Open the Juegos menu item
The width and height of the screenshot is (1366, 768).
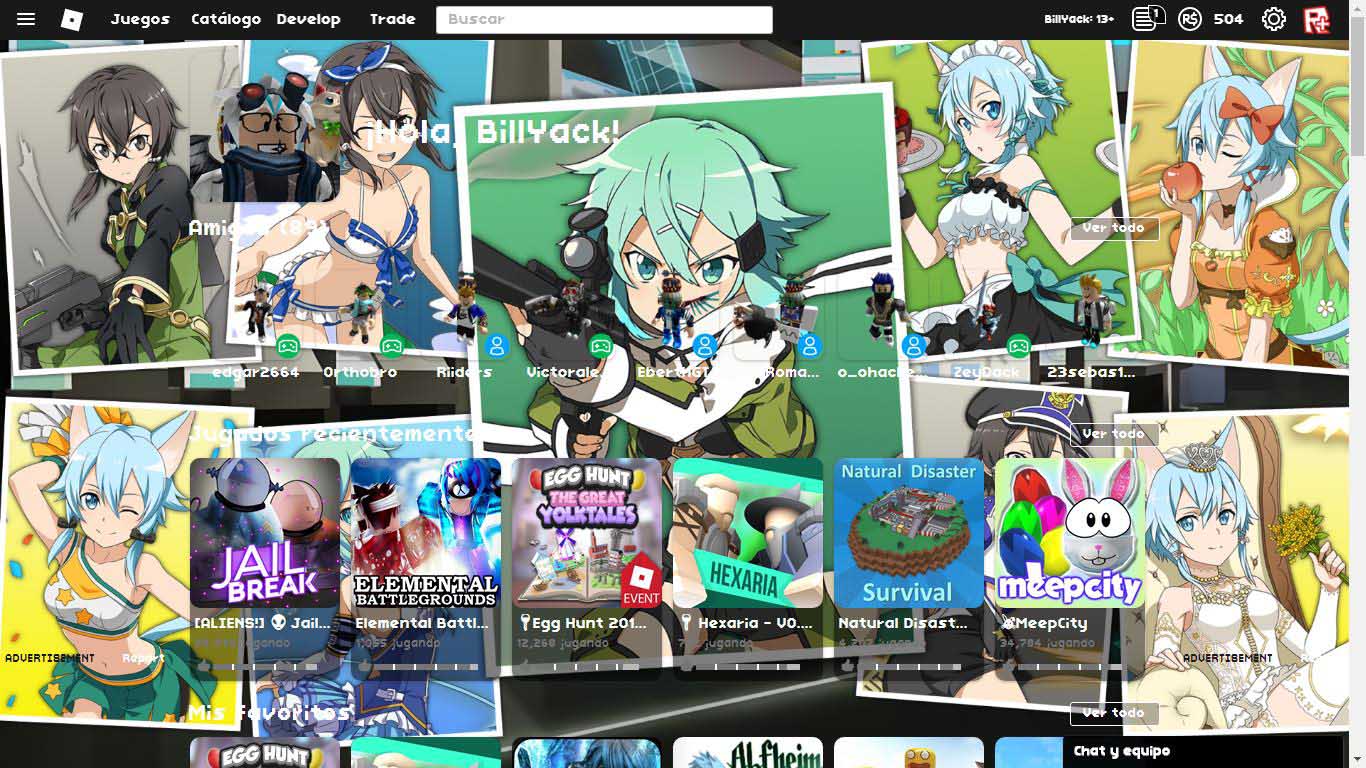140,18
